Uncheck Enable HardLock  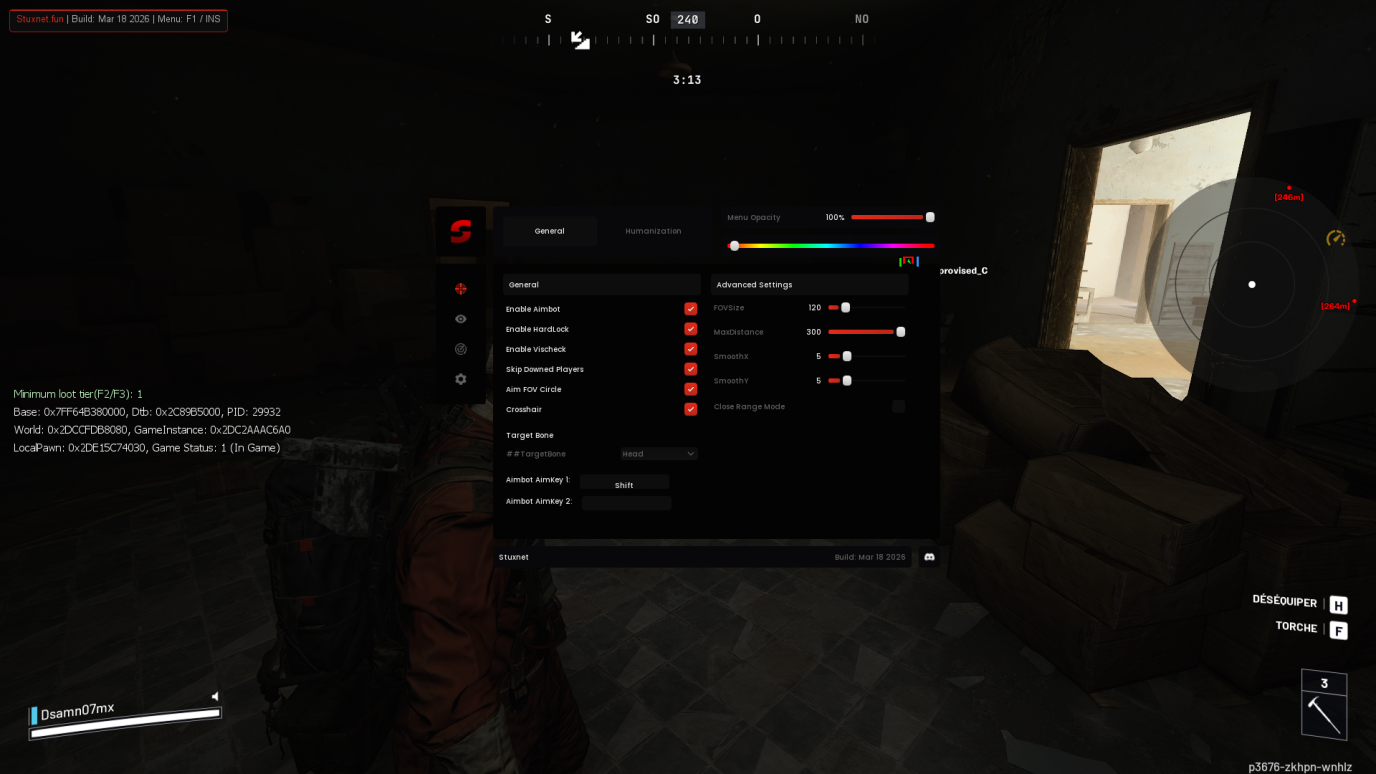click(x=690, y=328)
